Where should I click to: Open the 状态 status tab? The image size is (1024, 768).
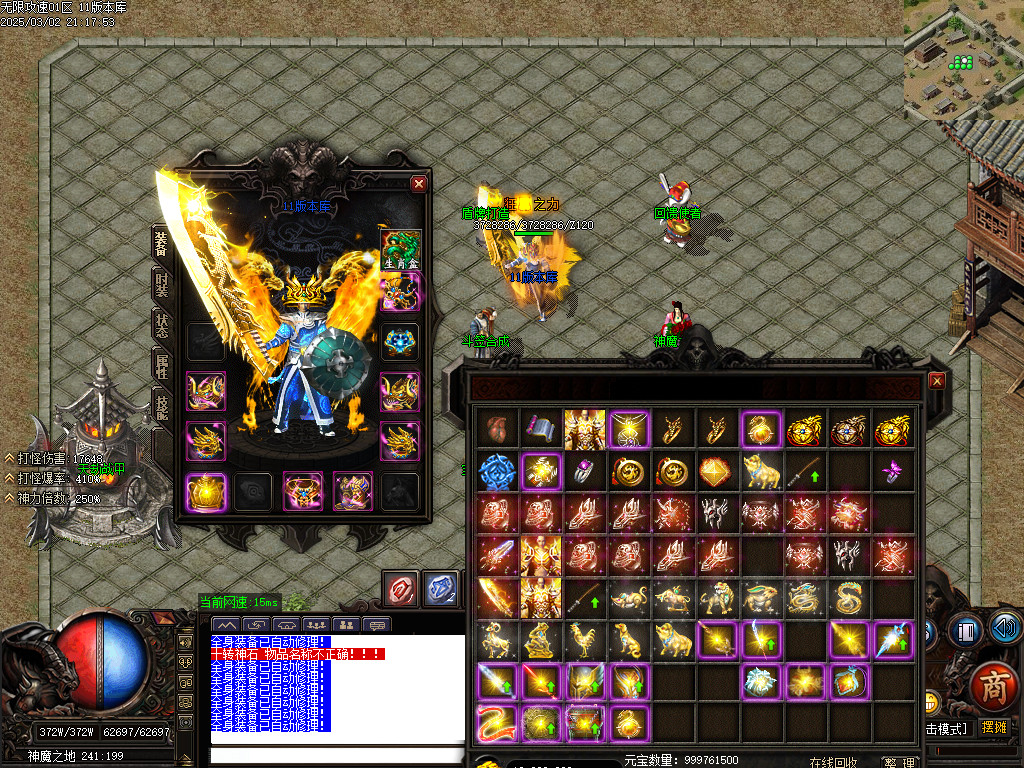[x=162, y=325]
